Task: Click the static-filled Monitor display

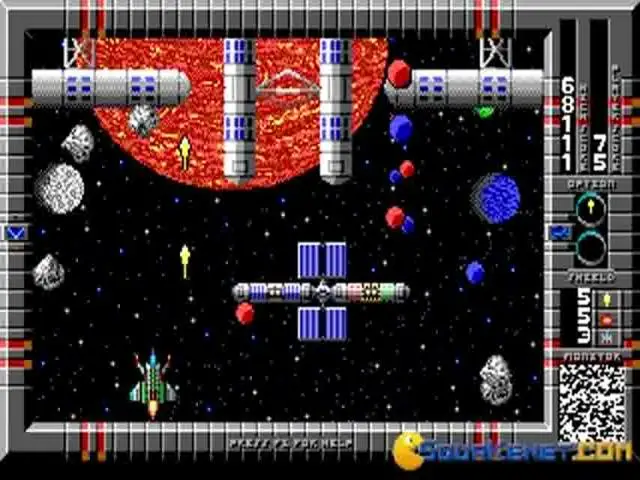Action: point(592,402)
